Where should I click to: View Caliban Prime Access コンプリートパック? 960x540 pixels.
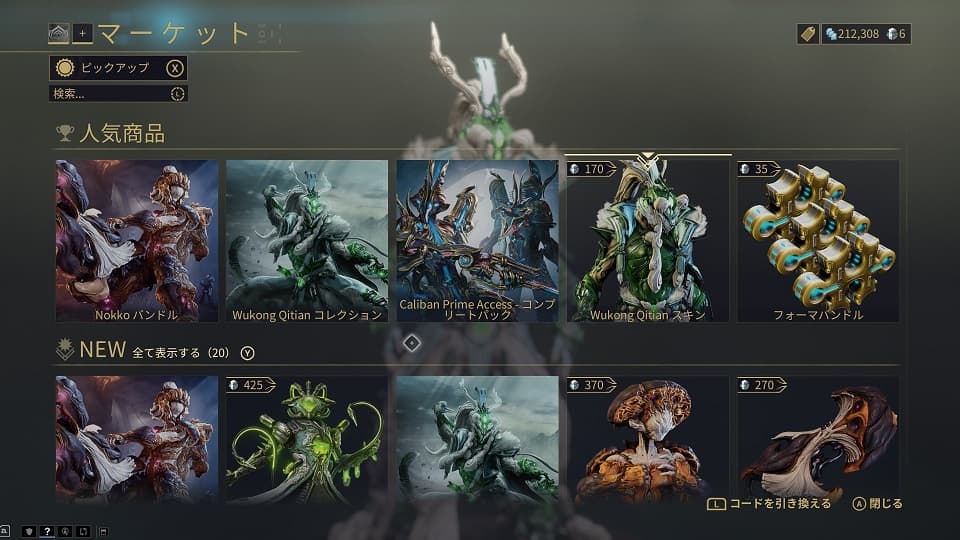(477, 241)
